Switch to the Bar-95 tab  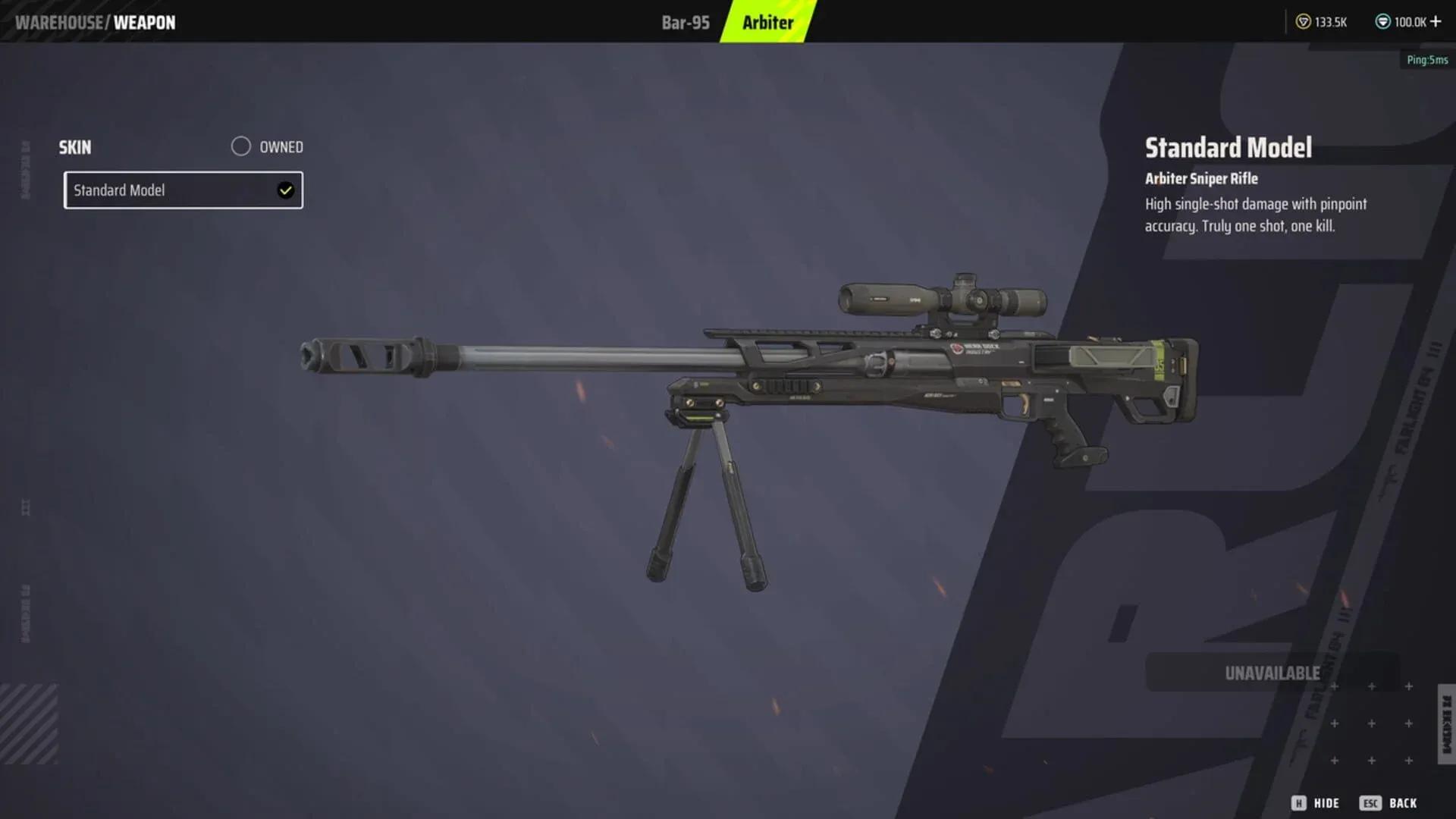[685, 22]
